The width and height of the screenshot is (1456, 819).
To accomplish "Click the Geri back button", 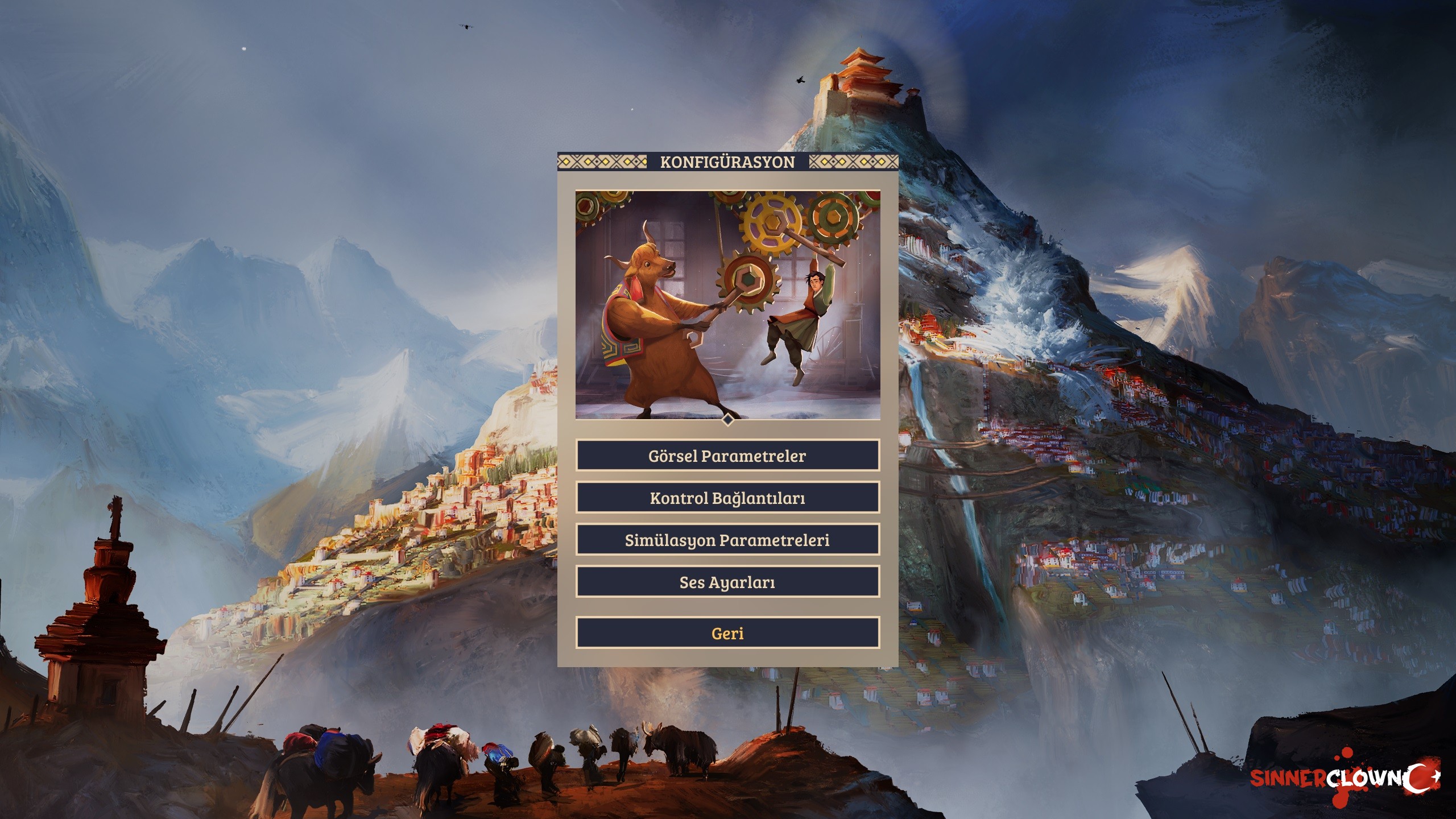I will tap(727, 633).
